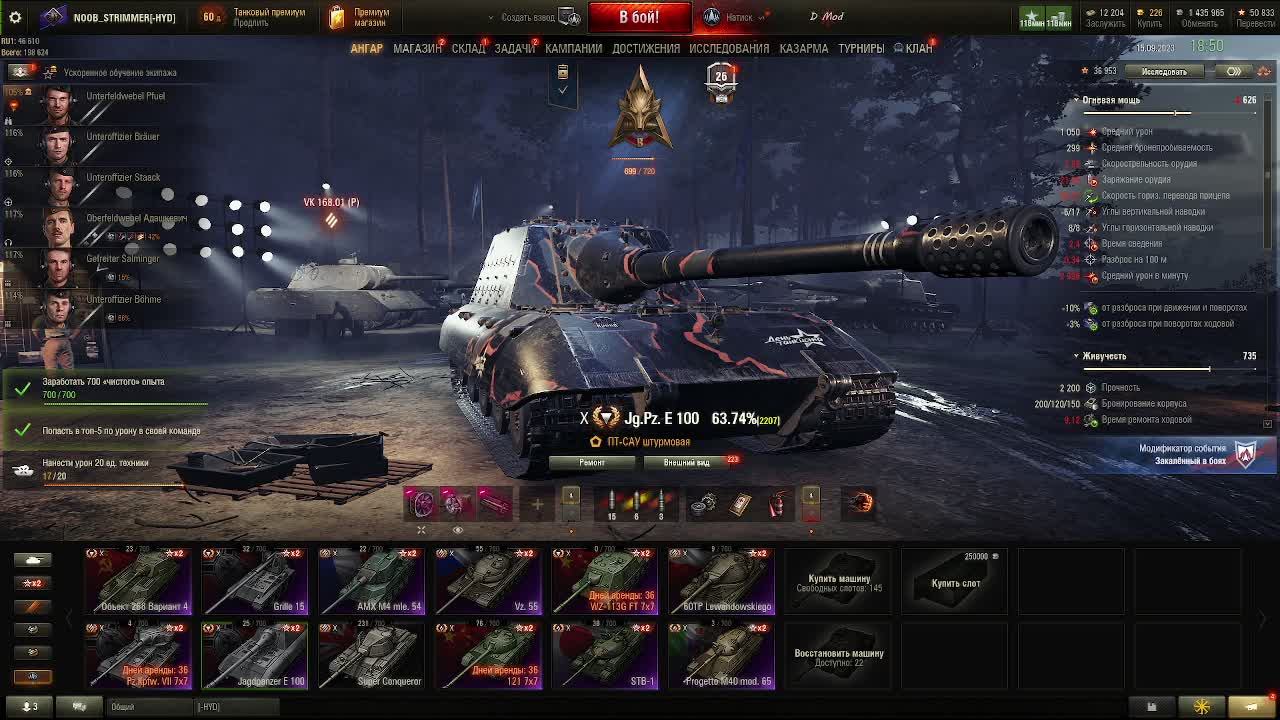Open the ТУРНИРЫ tournaments tab

[861, 48]
